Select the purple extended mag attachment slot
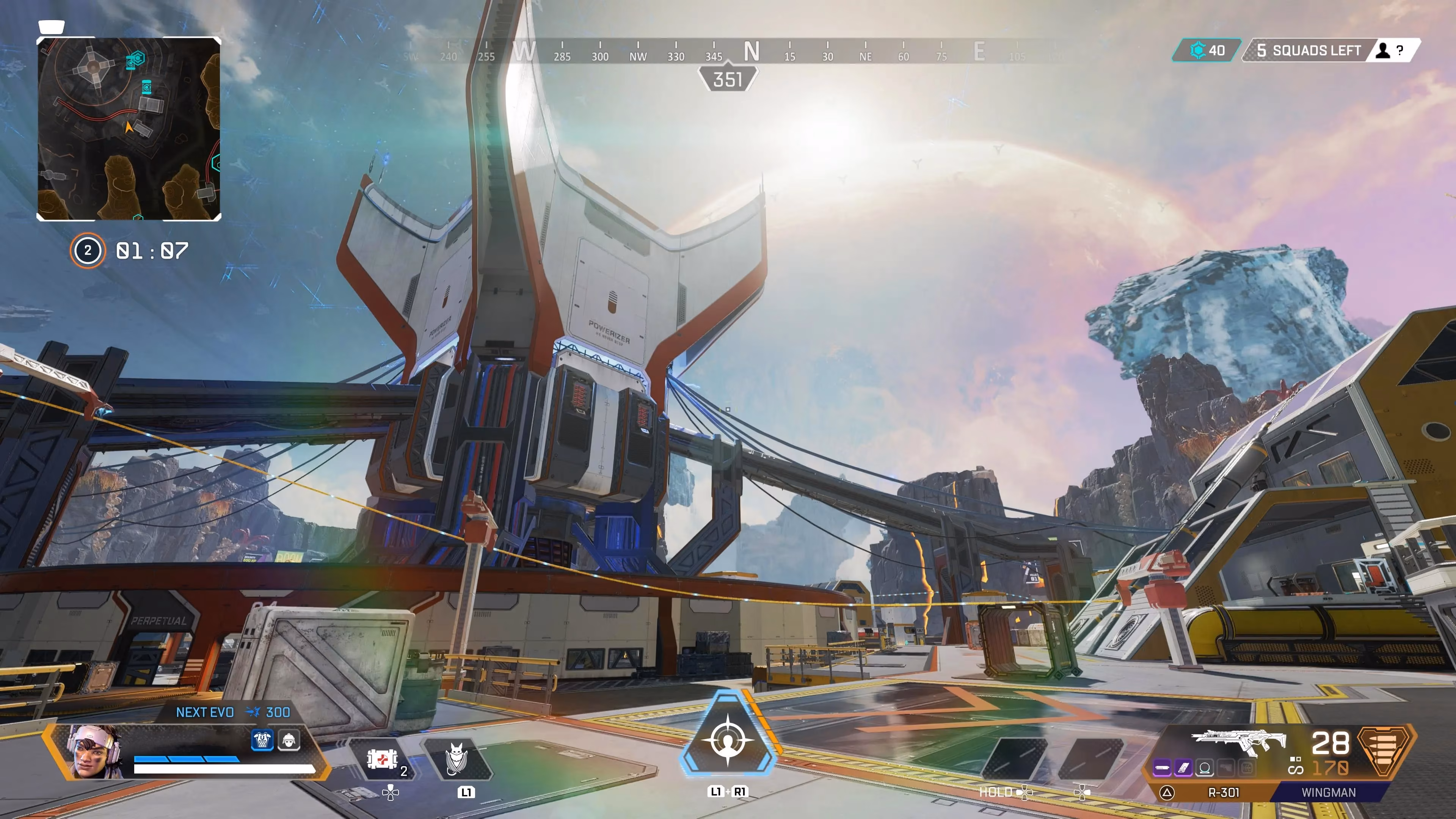The image size is (1456, 819). coord(1183,767)
